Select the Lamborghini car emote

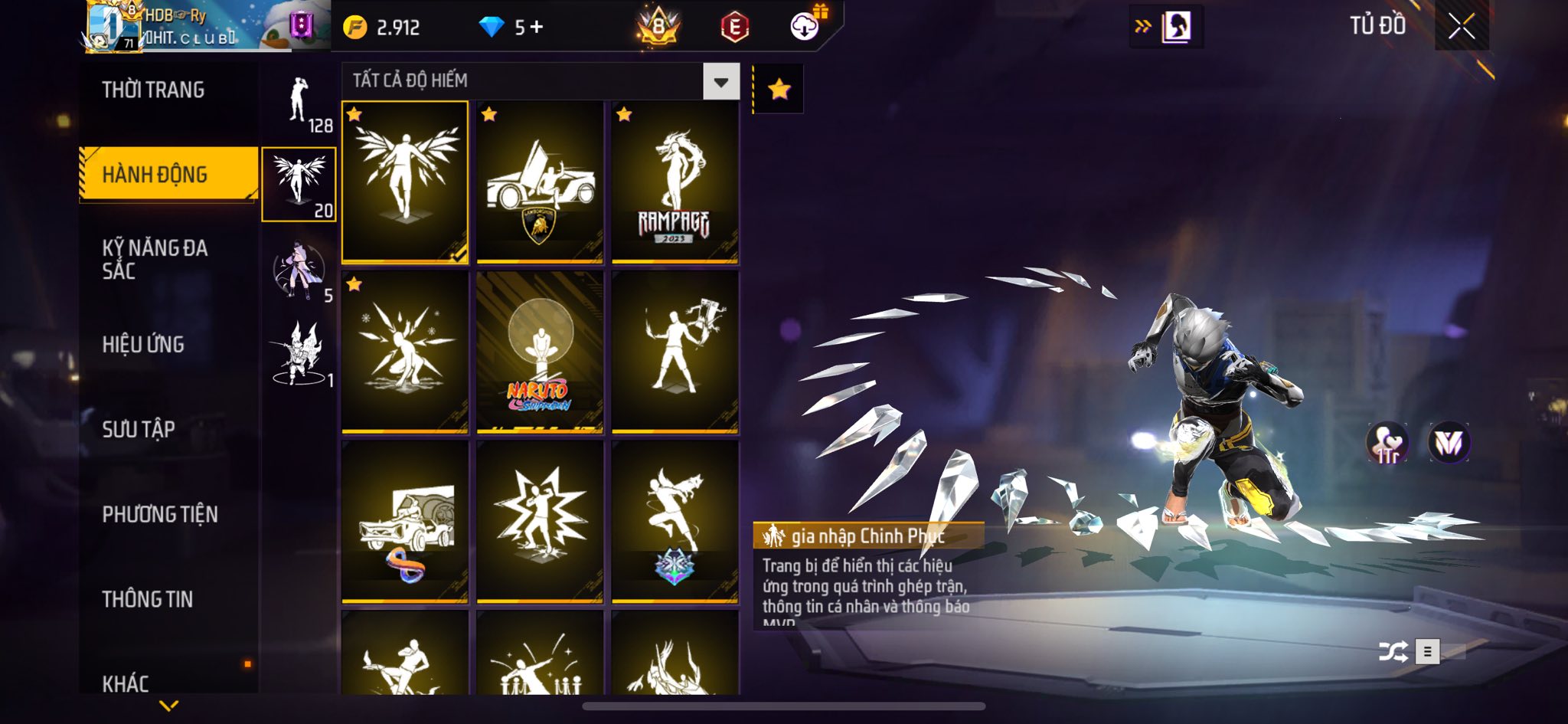tap(540, 182)
